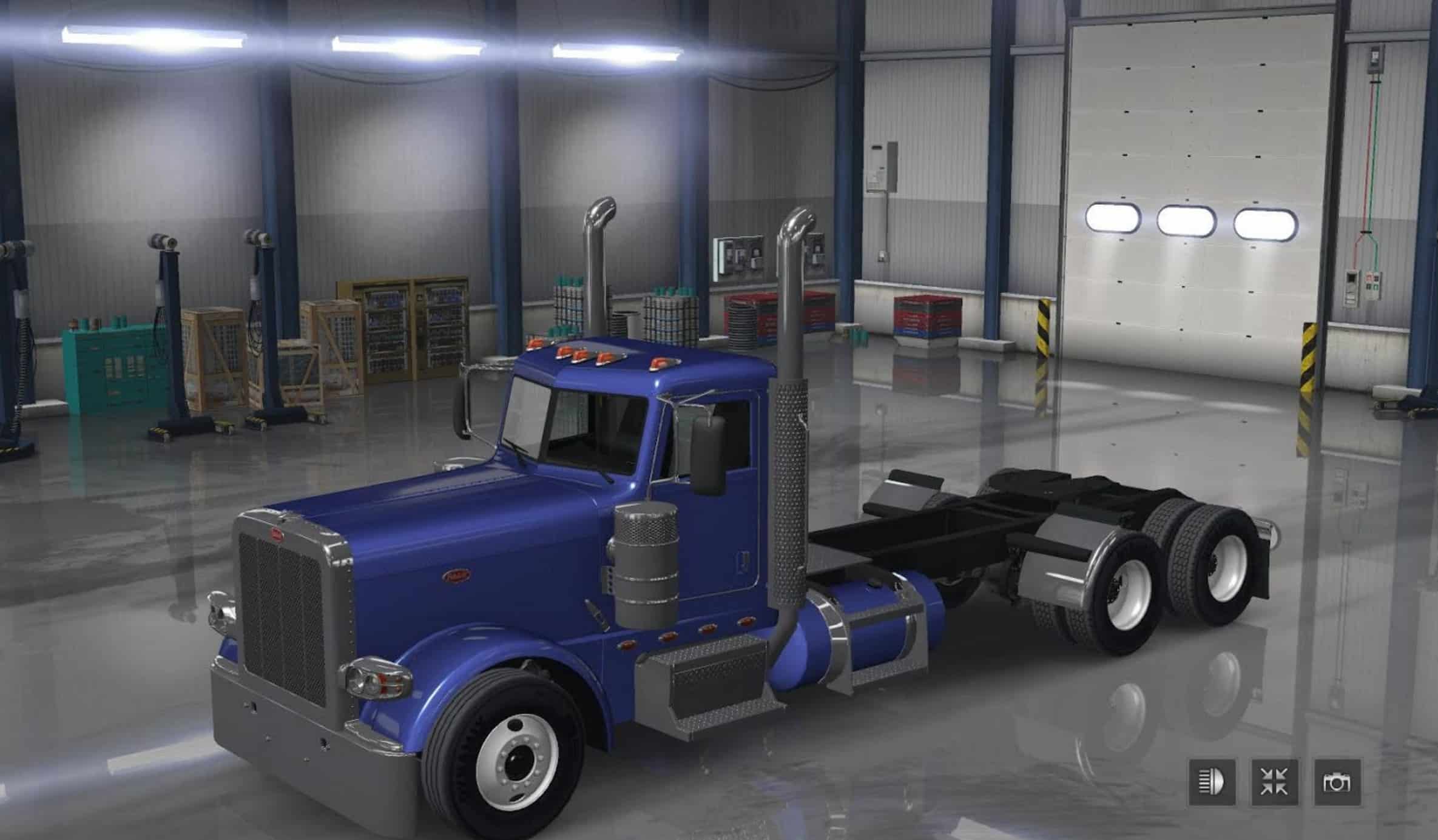This screenshot has height=840, width=1438.
Task: Click the collapse arrows view button
Action: 1274,782
